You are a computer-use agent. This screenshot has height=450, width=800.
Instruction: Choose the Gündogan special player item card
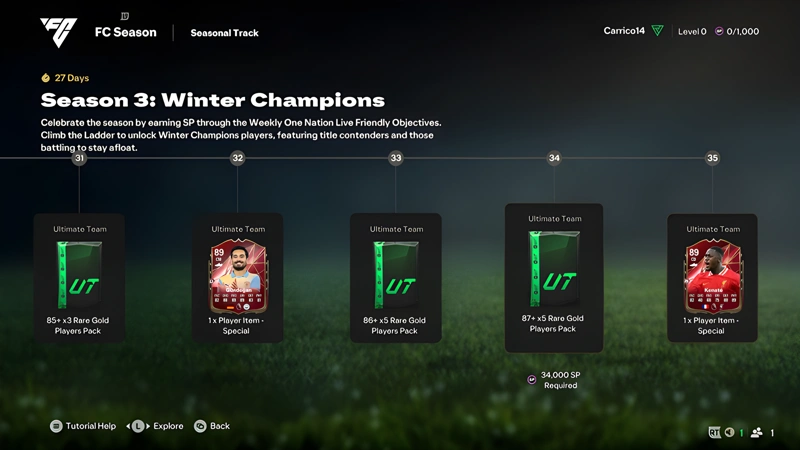click(x=237, y=278)
